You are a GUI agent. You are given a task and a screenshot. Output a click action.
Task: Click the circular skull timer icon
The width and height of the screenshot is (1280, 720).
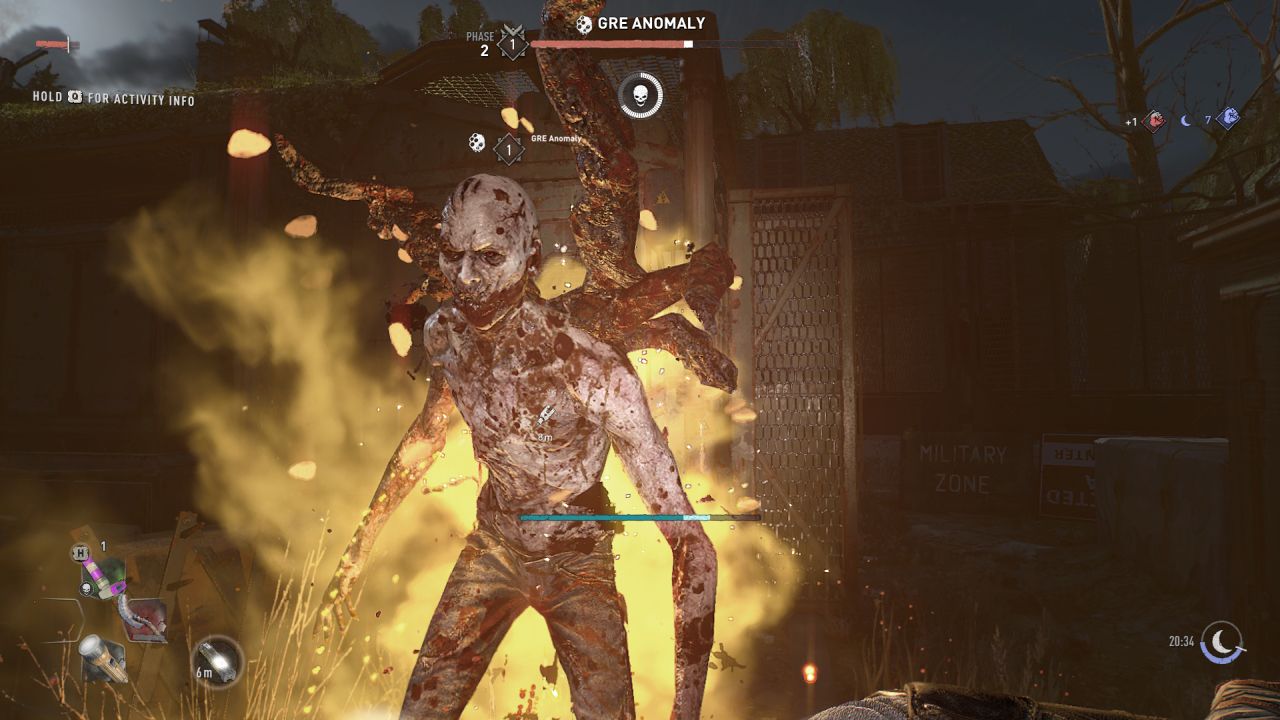640,95
